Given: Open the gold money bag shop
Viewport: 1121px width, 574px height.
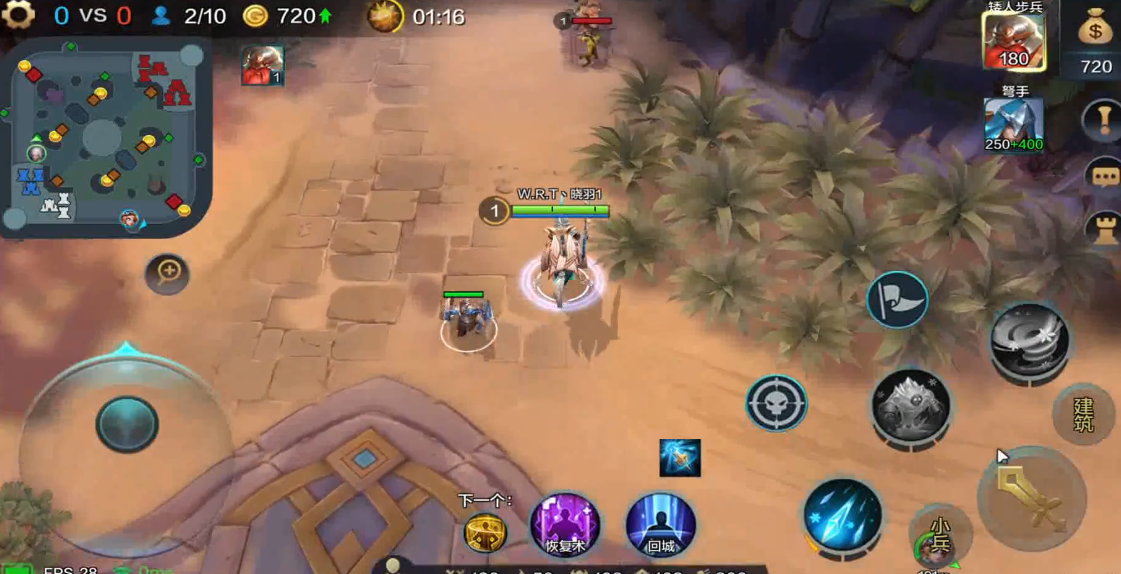Looking at the screenshot, I should click(1096, 30).
